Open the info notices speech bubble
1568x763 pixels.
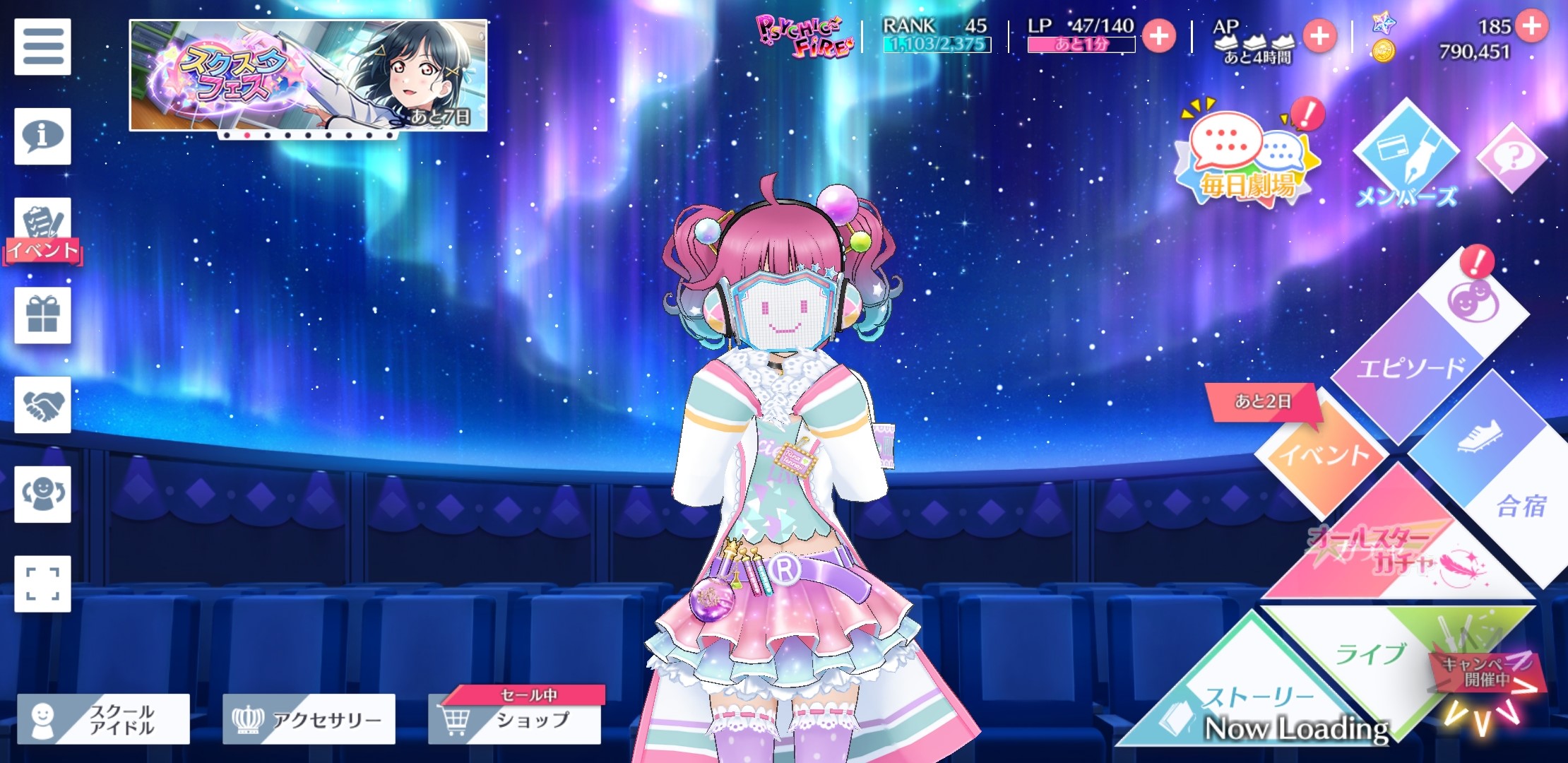point(42,136)
